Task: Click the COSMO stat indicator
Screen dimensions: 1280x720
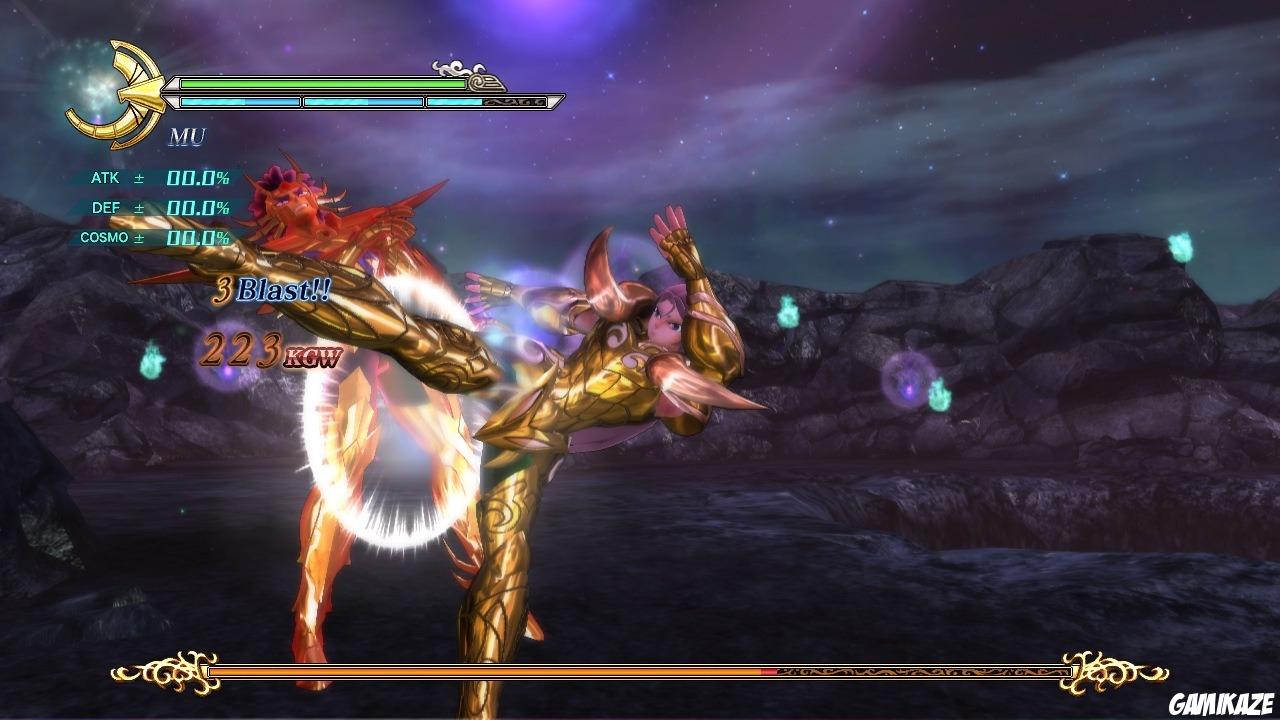Action: (106, 239)
